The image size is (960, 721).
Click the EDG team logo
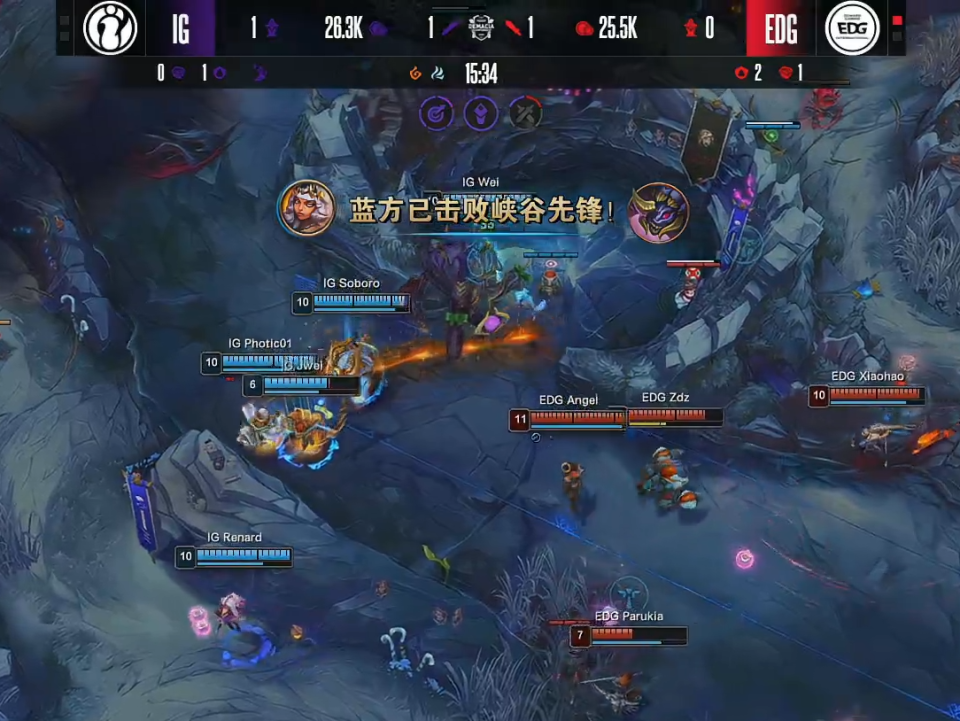852,28
